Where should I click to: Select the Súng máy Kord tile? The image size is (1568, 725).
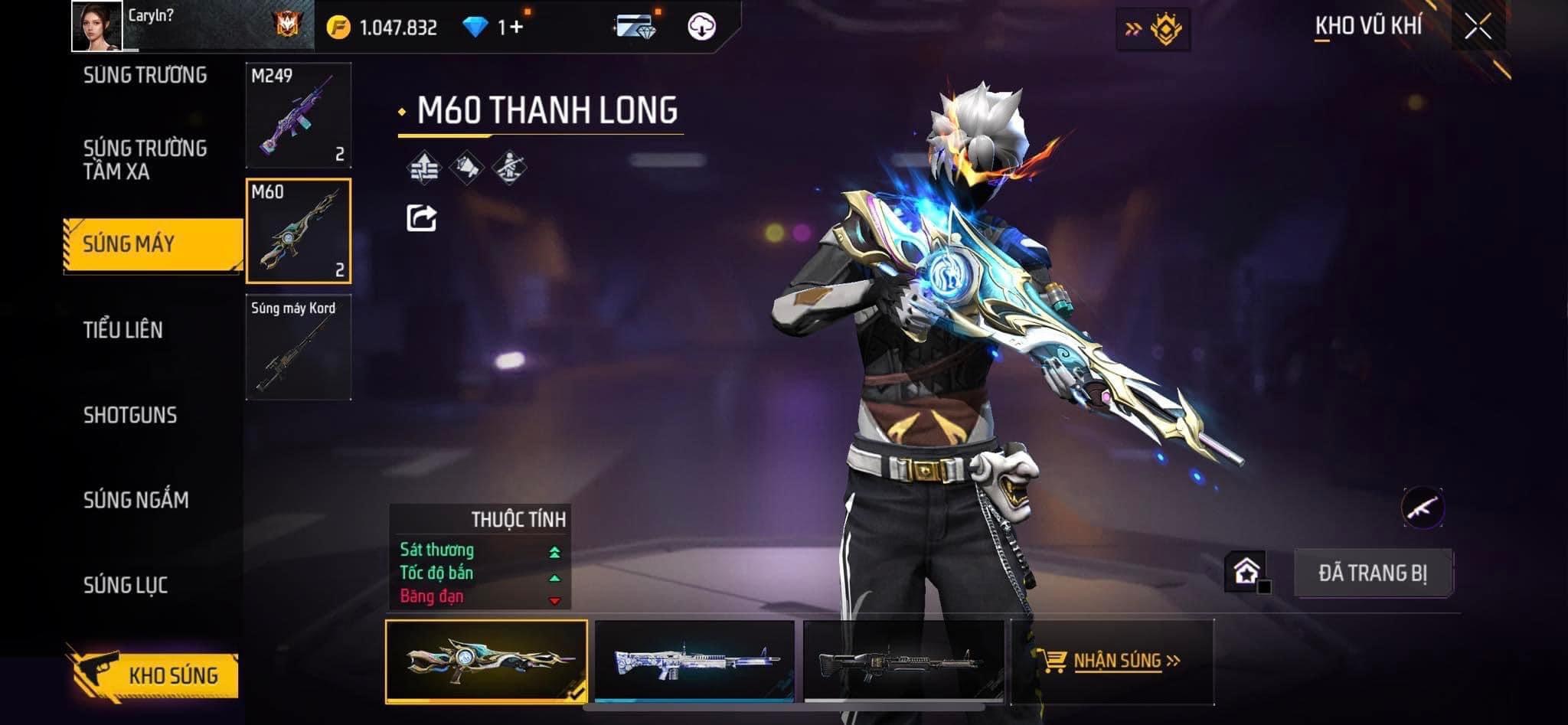(x=299, y=347)
